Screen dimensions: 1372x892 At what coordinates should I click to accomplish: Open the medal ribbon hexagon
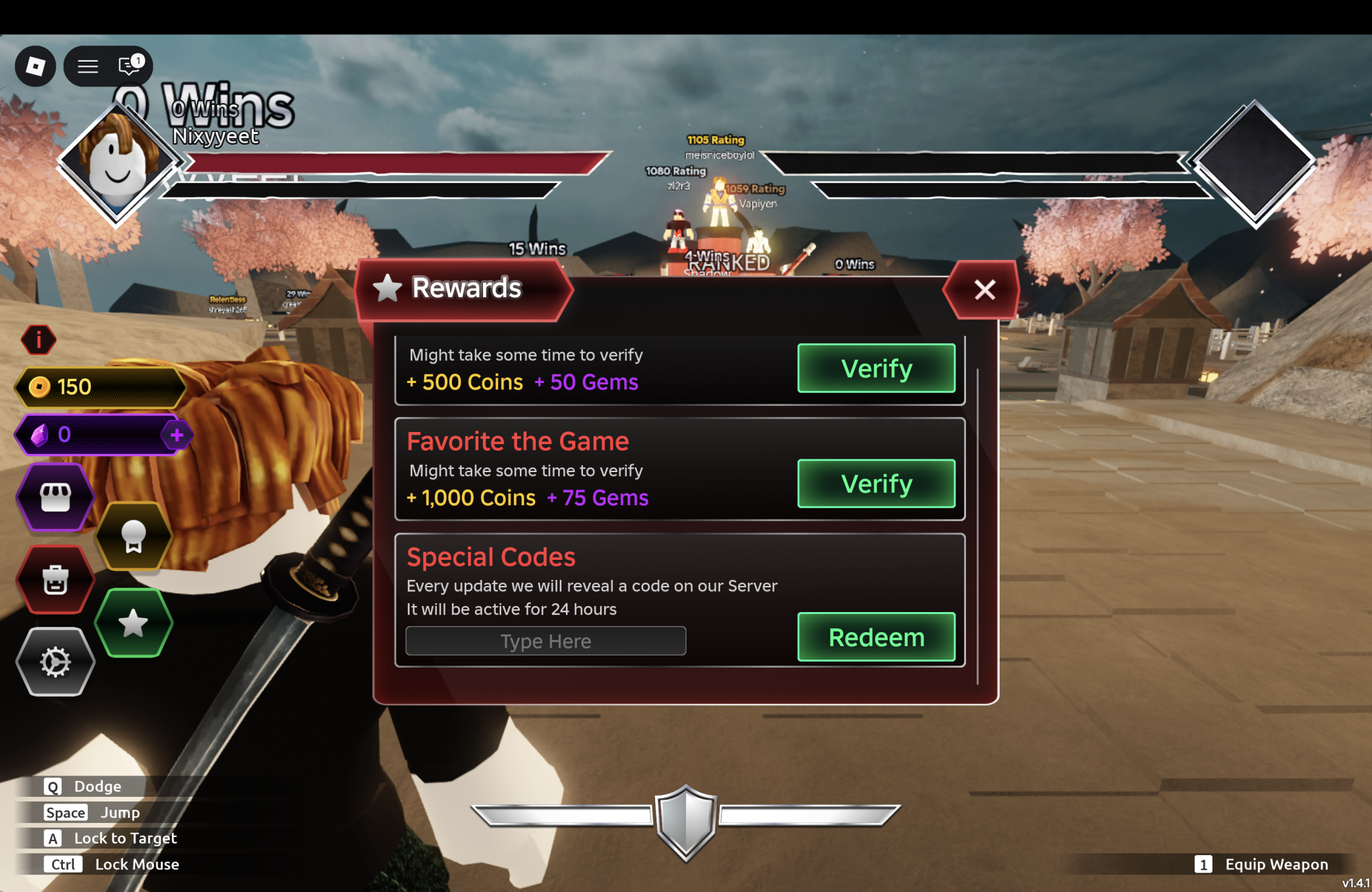pyautogui.click(x=133, y=536)
